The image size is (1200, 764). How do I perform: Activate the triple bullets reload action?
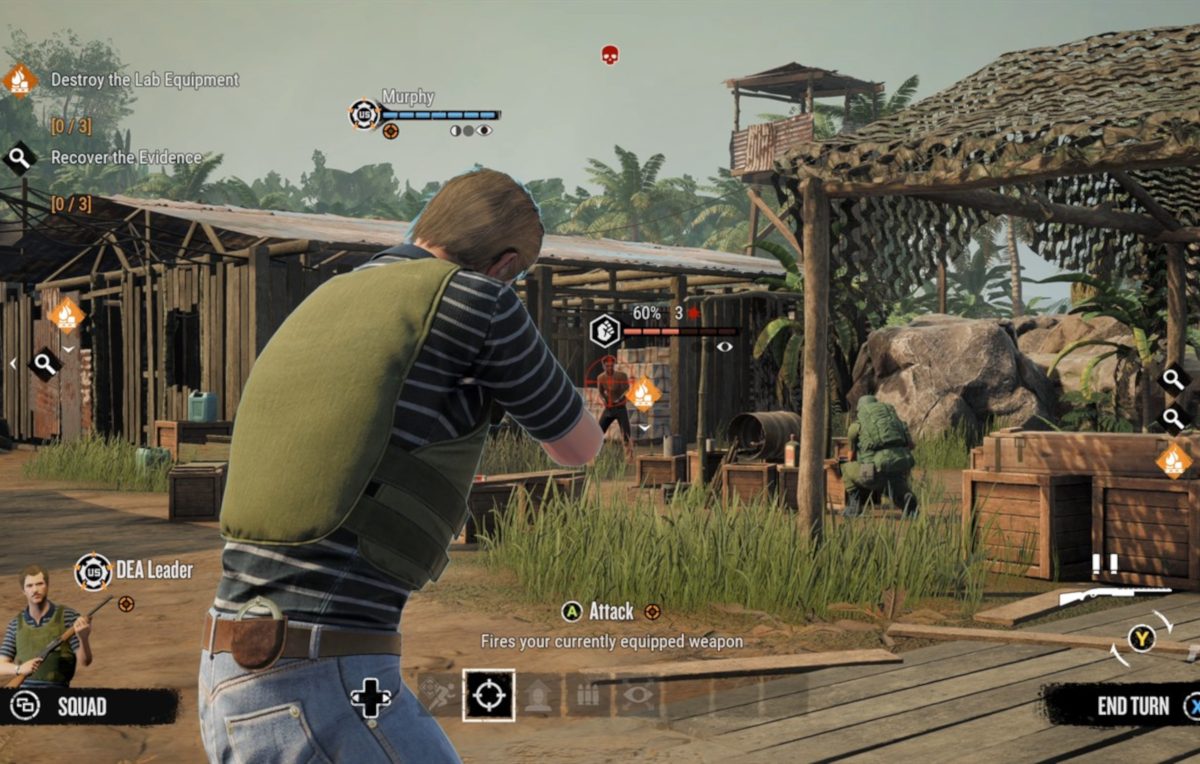click(588, 695)
